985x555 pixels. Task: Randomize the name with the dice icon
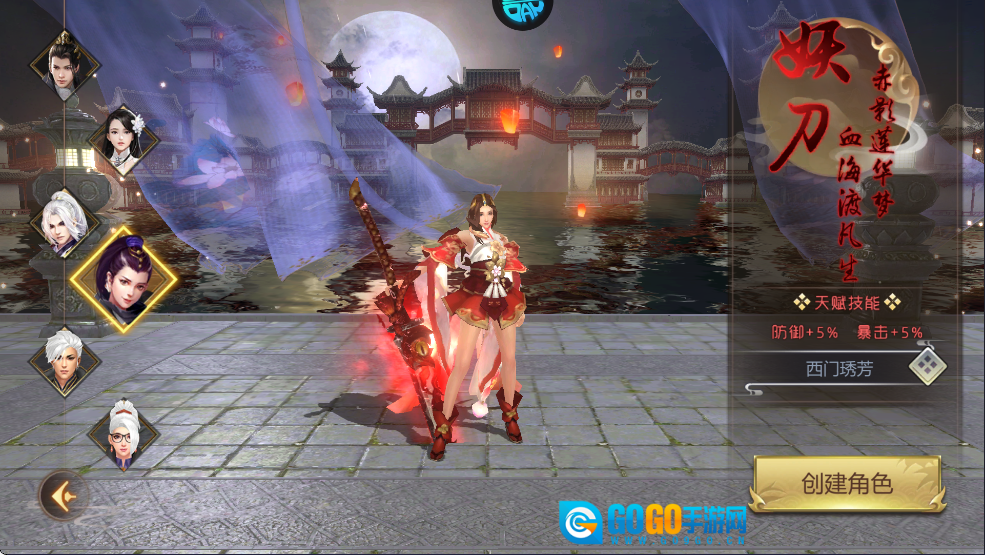[x=927, y=367]
